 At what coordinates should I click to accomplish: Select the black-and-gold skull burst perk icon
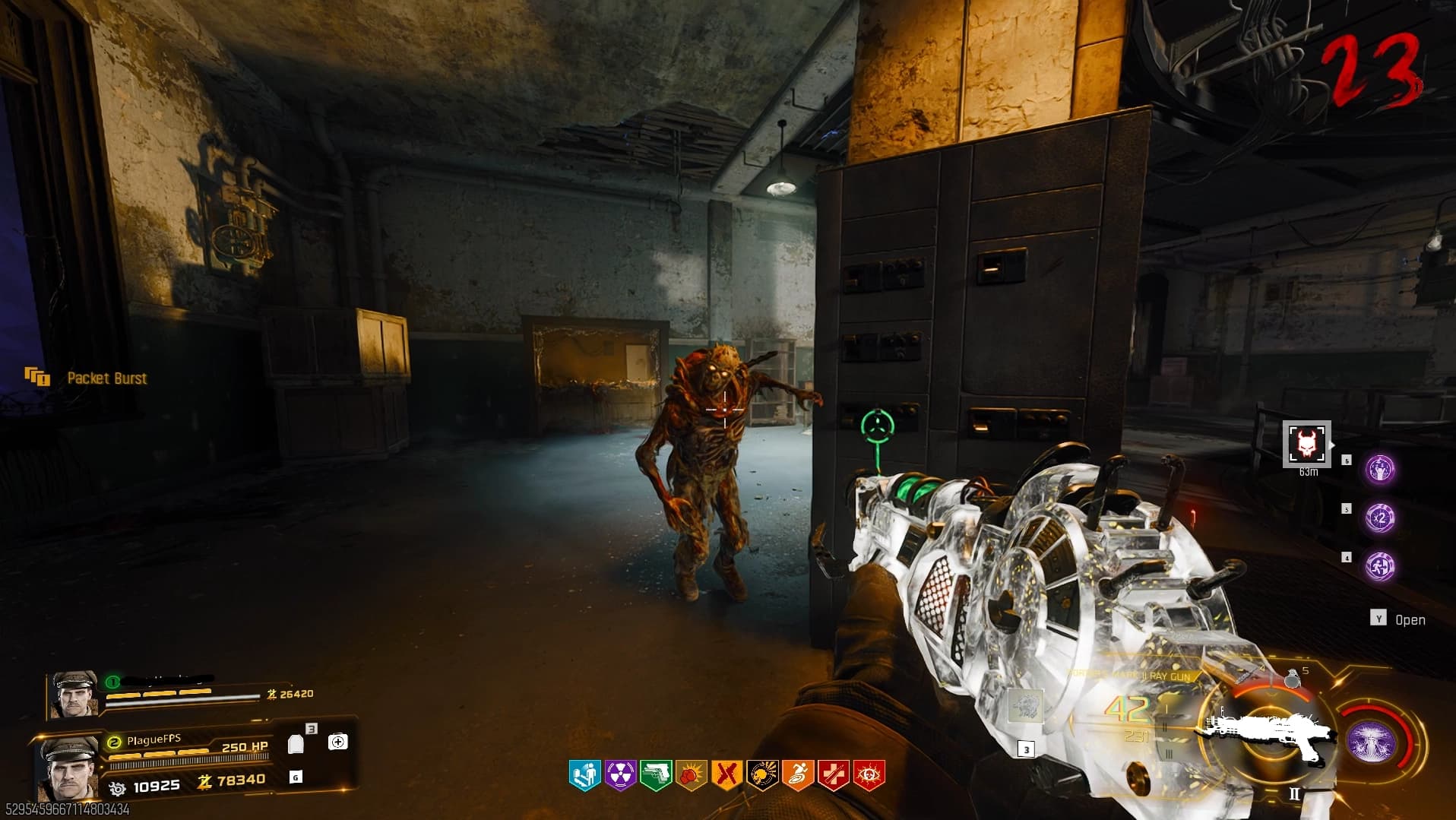pyautogui.click(x=762, y=775)
